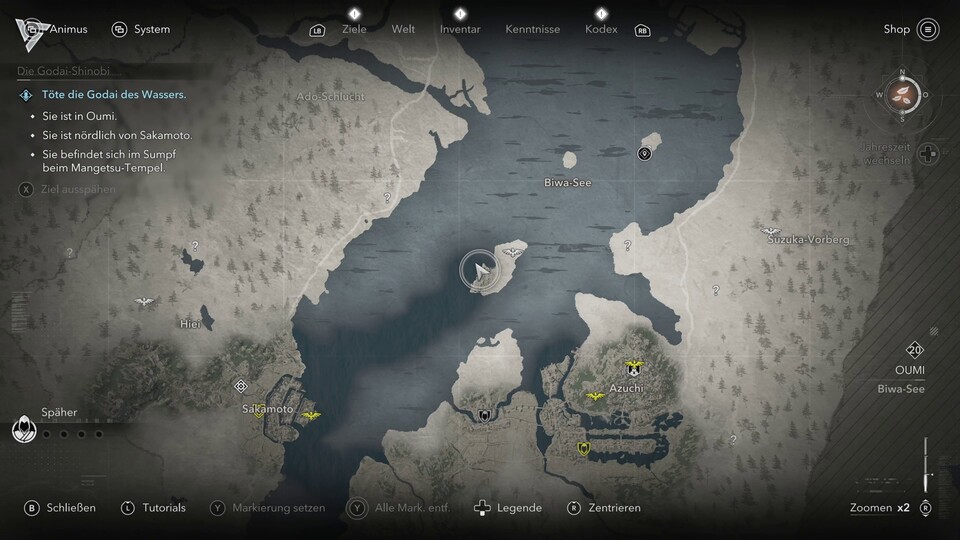Open the System menu
960x540 pixels.
(x=141, y=29)
